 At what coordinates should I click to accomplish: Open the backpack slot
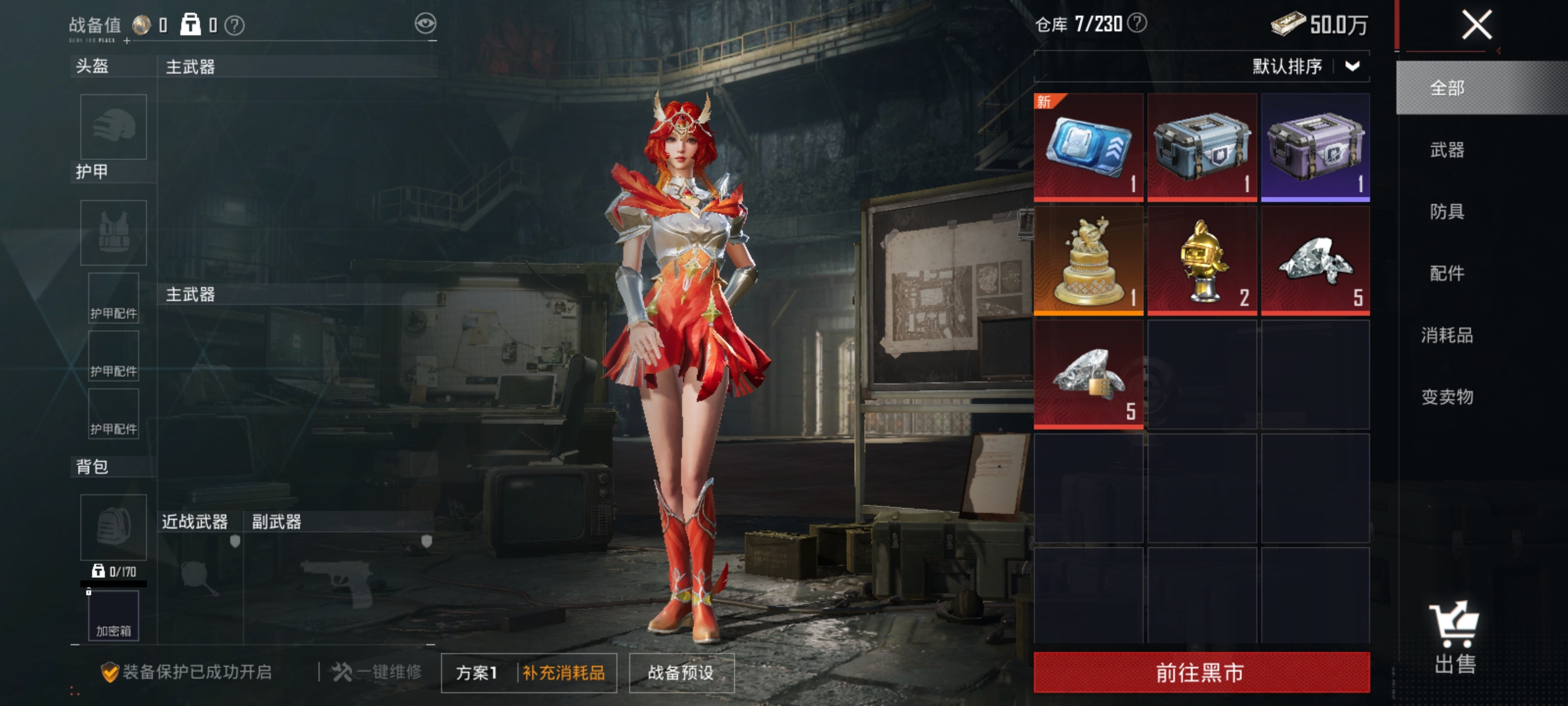click(x=112, y=526)
